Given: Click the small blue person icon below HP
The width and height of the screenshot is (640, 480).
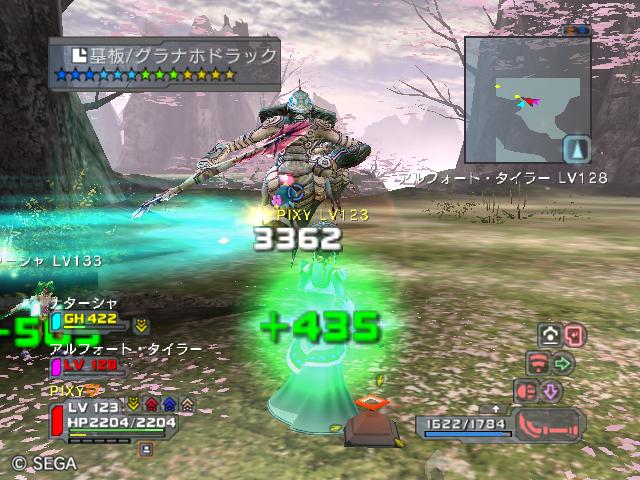Looking at the screenshot, I should coord(146,450).
